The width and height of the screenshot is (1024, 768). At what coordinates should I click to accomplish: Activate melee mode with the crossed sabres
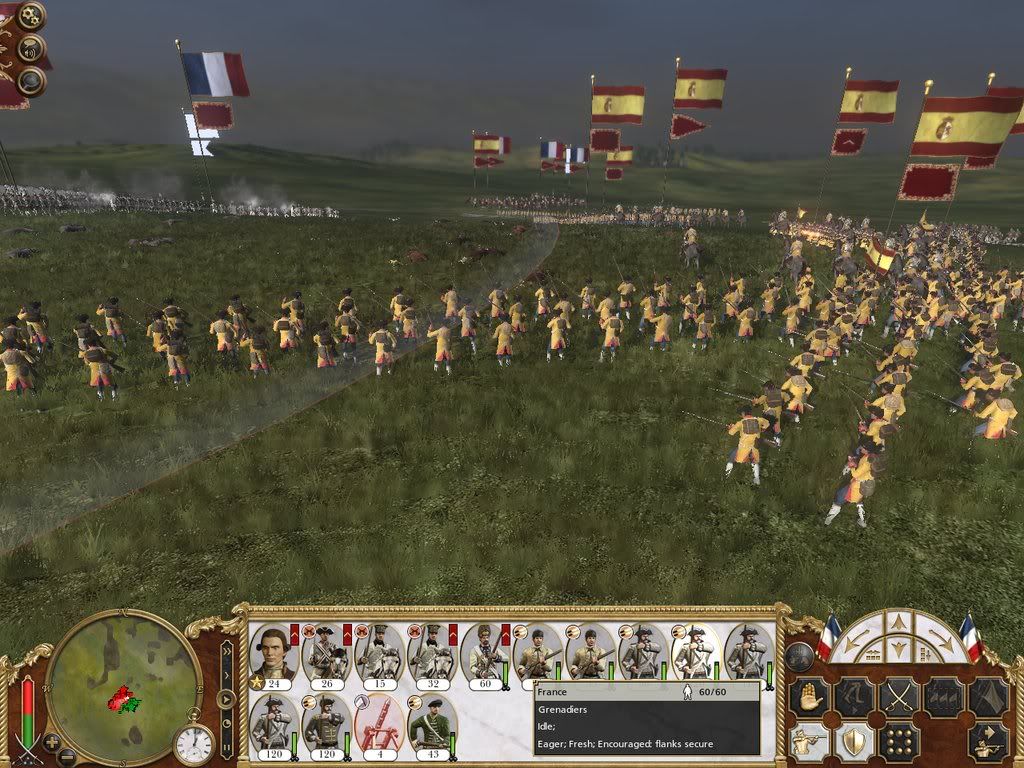898,697
